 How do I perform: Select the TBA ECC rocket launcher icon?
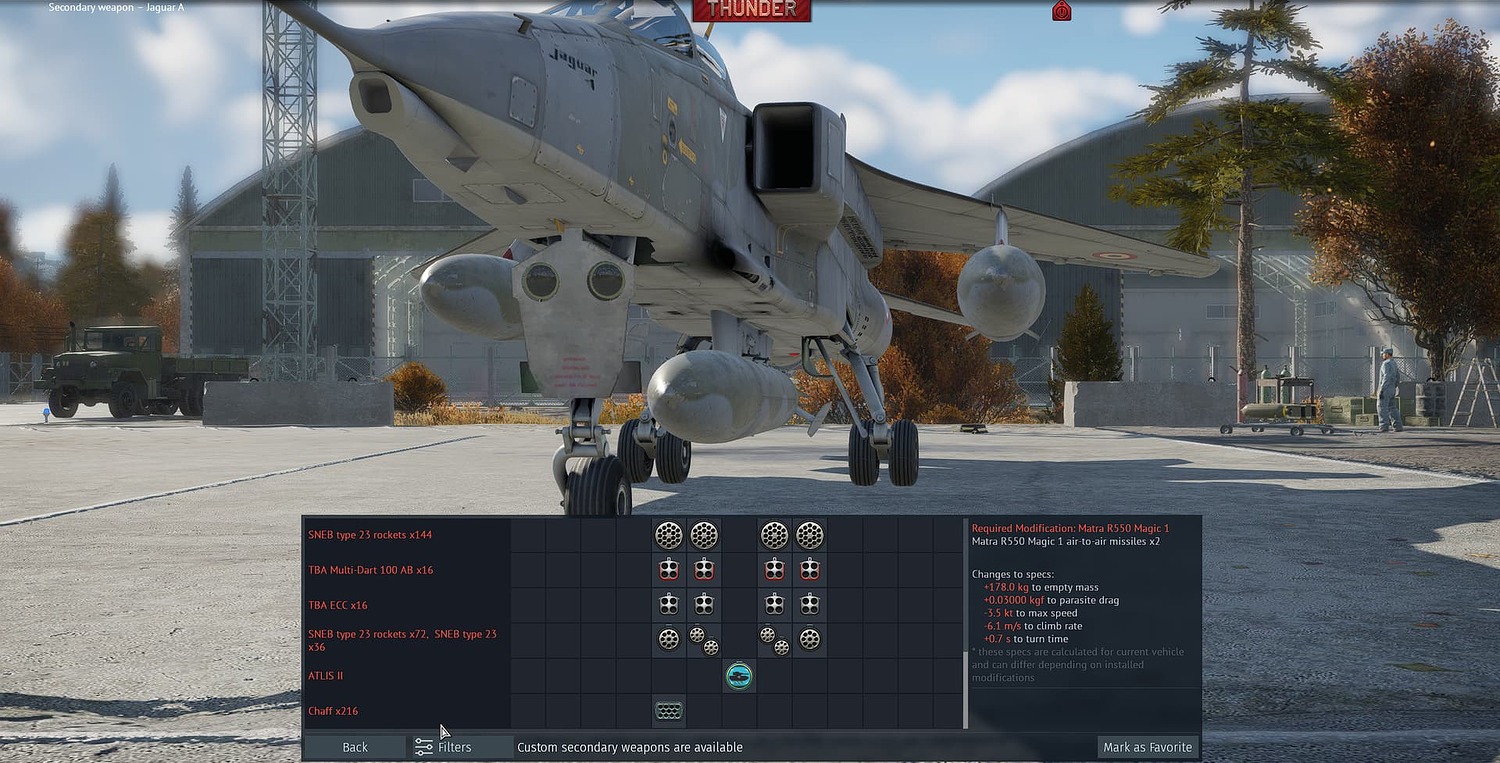[x=669, y=604]
